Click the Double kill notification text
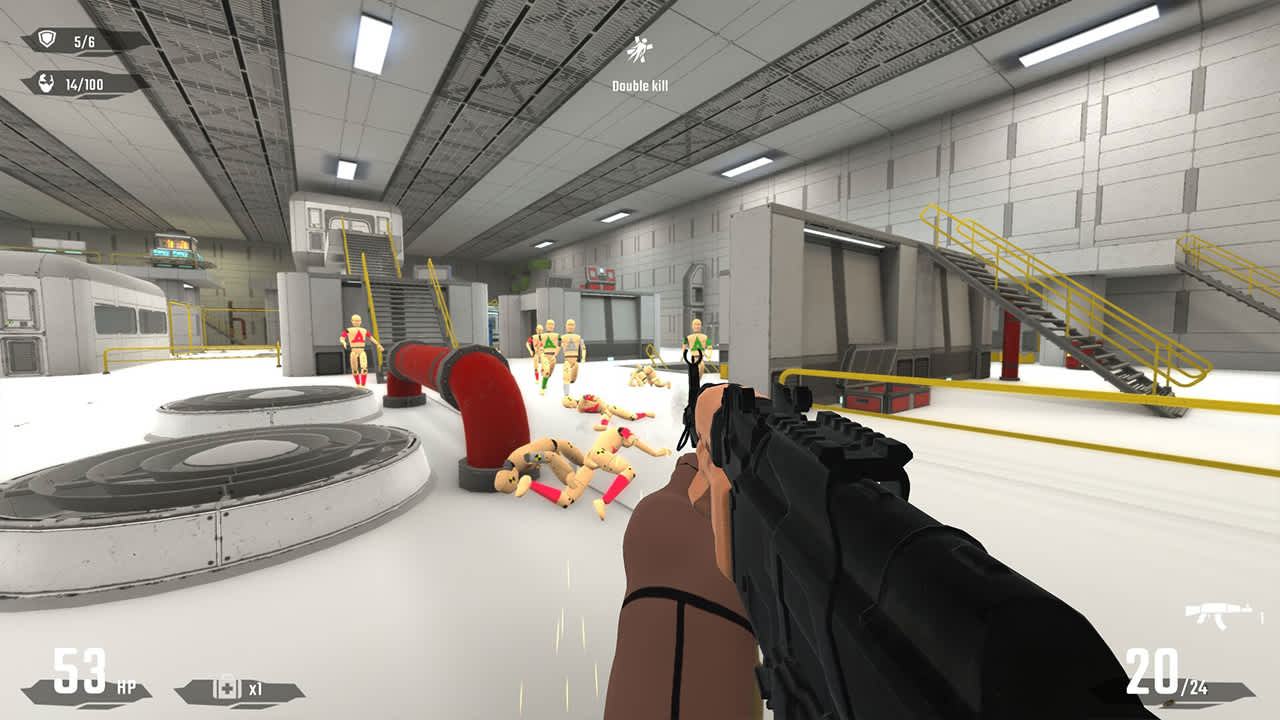Image resolution: width=1280 pixels, height=720 pixels. [x=643, y=87]
